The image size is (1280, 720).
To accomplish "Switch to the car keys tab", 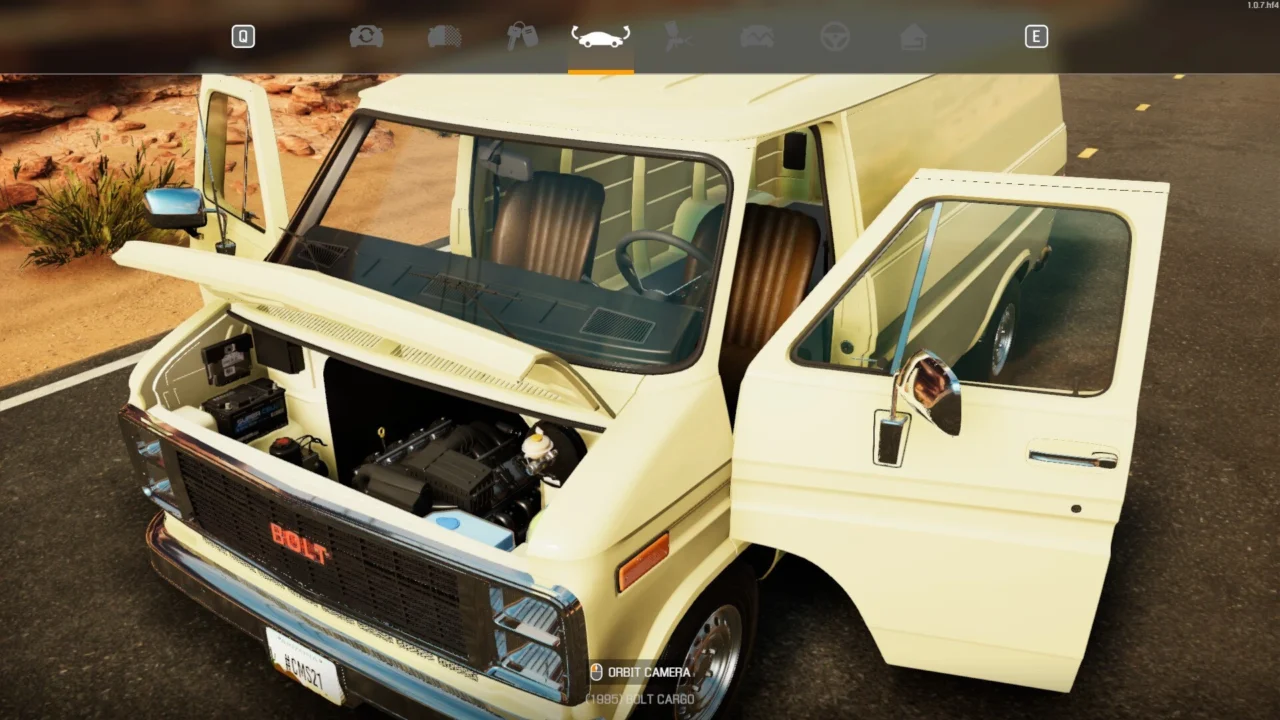I will coord(522,37).
